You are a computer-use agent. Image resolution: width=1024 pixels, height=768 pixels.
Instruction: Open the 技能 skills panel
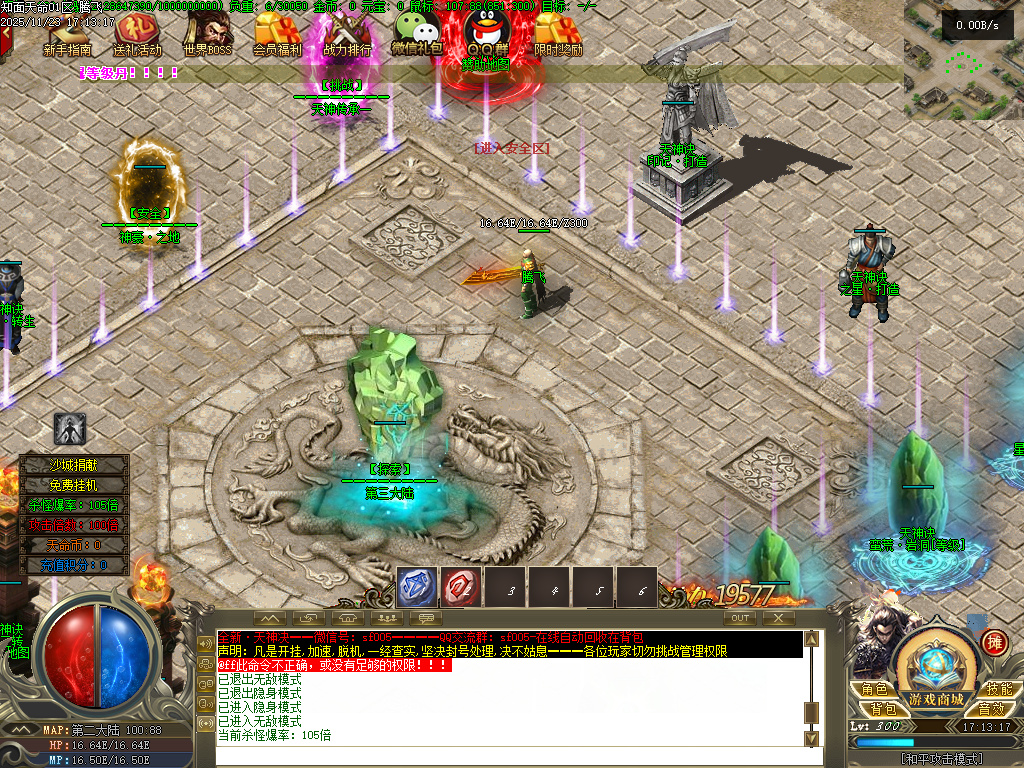pos(998,689)
